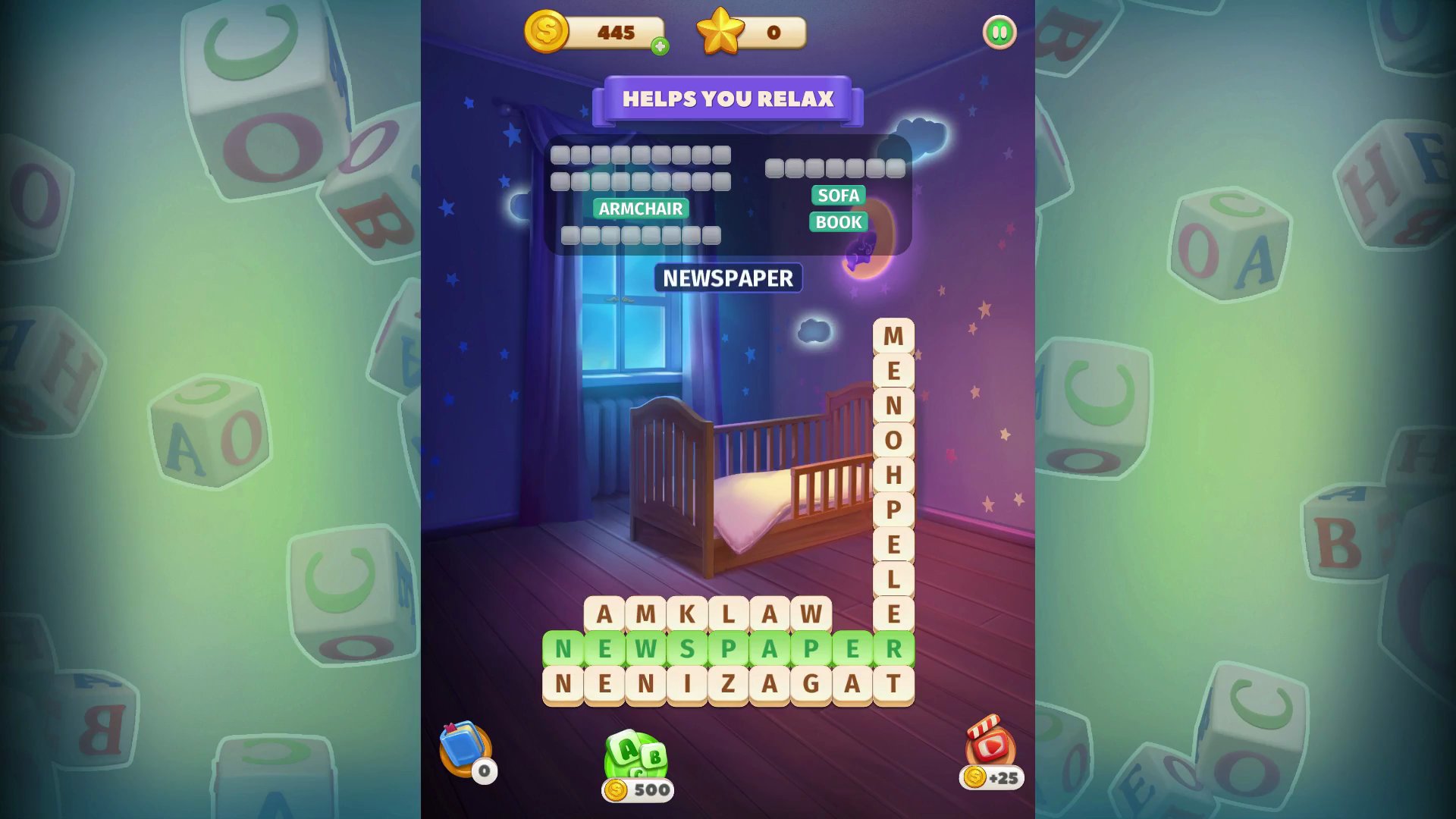1456x819 pixels.
Task: Select the ARMCHAIR solved word label
Action: tap(641, 209)
